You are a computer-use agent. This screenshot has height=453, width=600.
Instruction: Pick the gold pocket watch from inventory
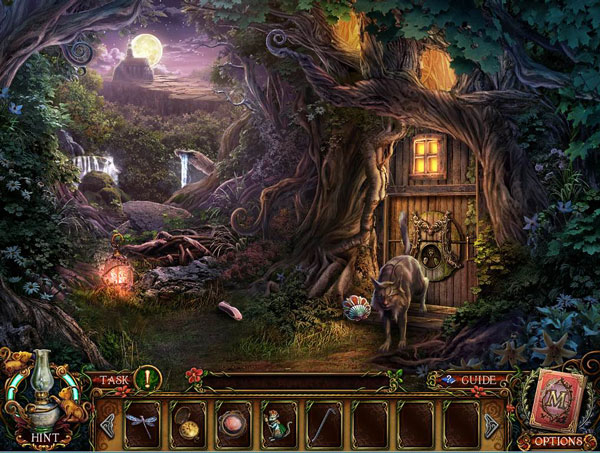[187, 424]
